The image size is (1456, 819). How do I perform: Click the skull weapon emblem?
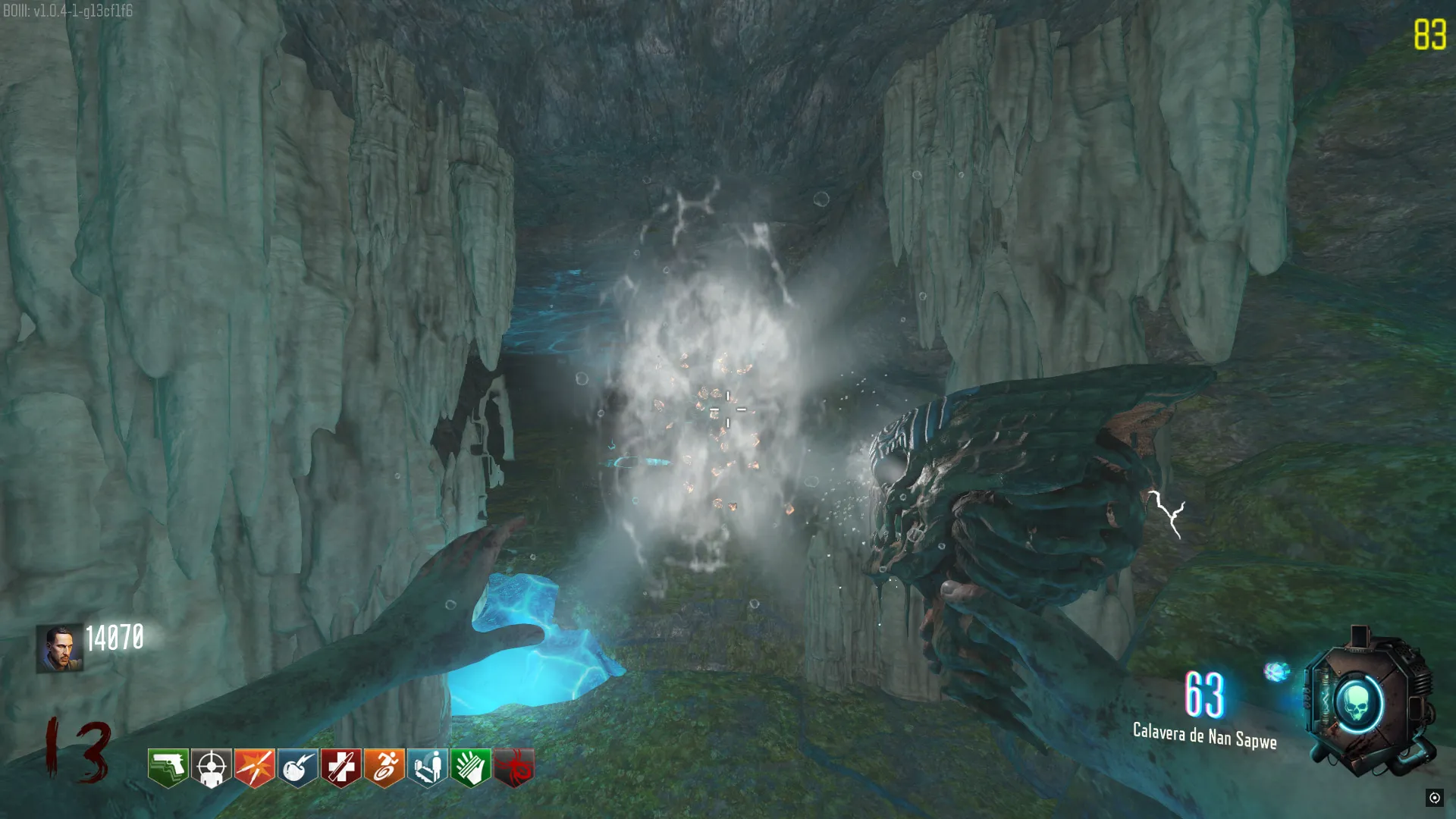[x=1359, y=704]
